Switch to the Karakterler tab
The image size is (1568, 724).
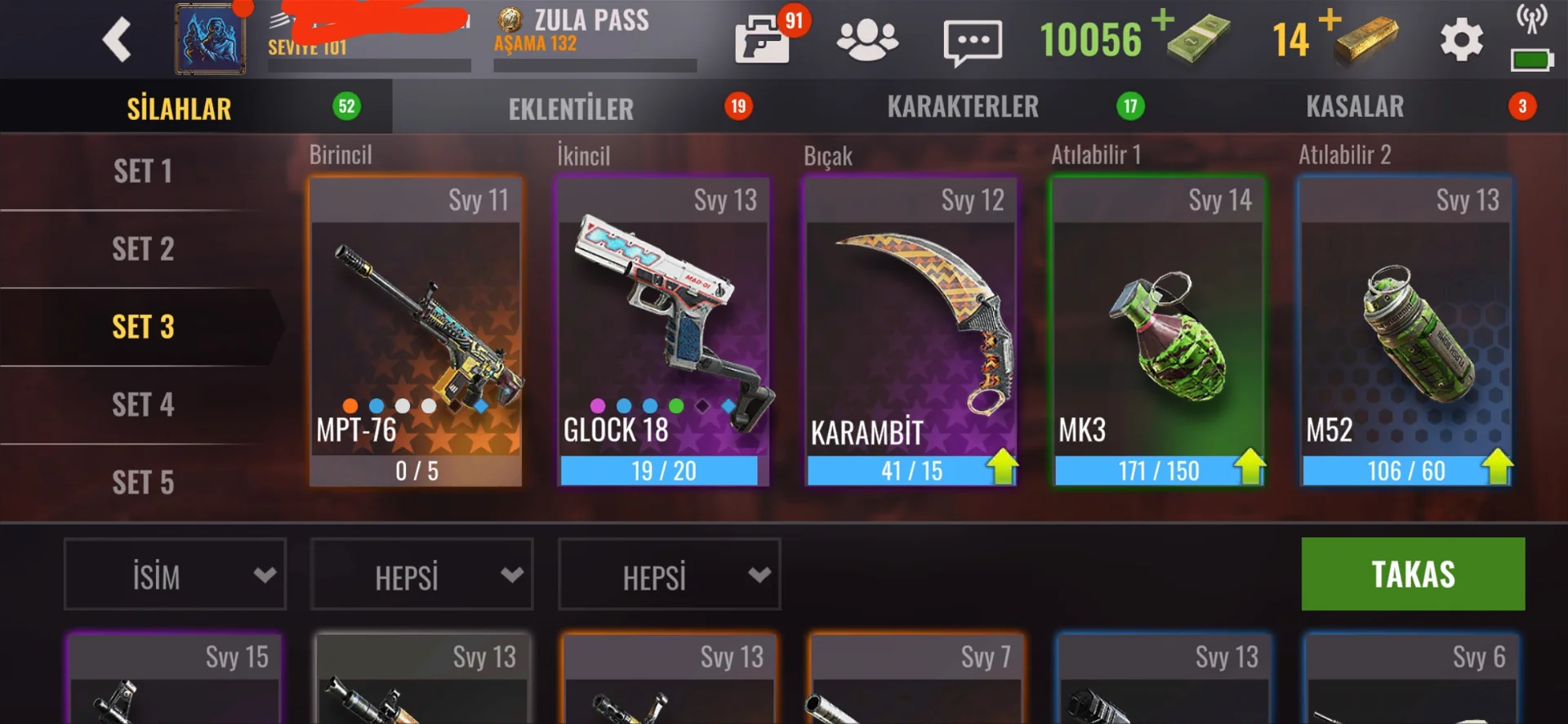963,106
